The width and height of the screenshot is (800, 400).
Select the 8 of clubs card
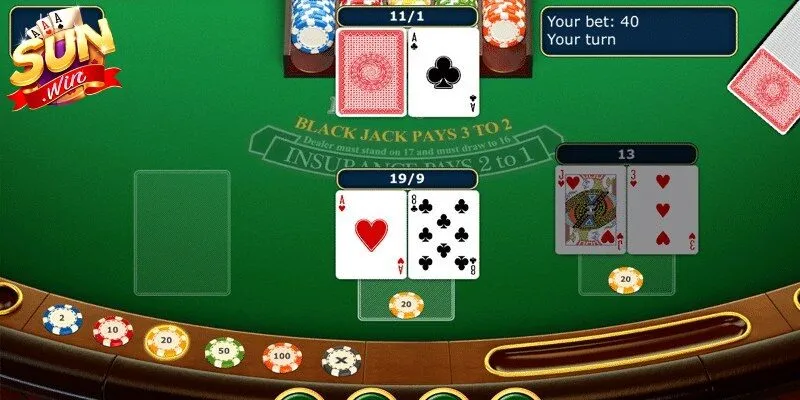point(443,234)
